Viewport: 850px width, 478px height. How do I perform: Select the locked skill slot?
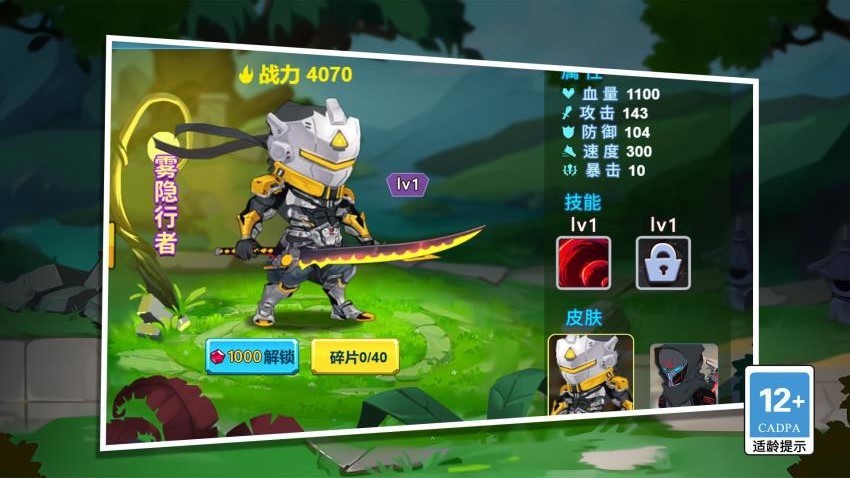663,263
